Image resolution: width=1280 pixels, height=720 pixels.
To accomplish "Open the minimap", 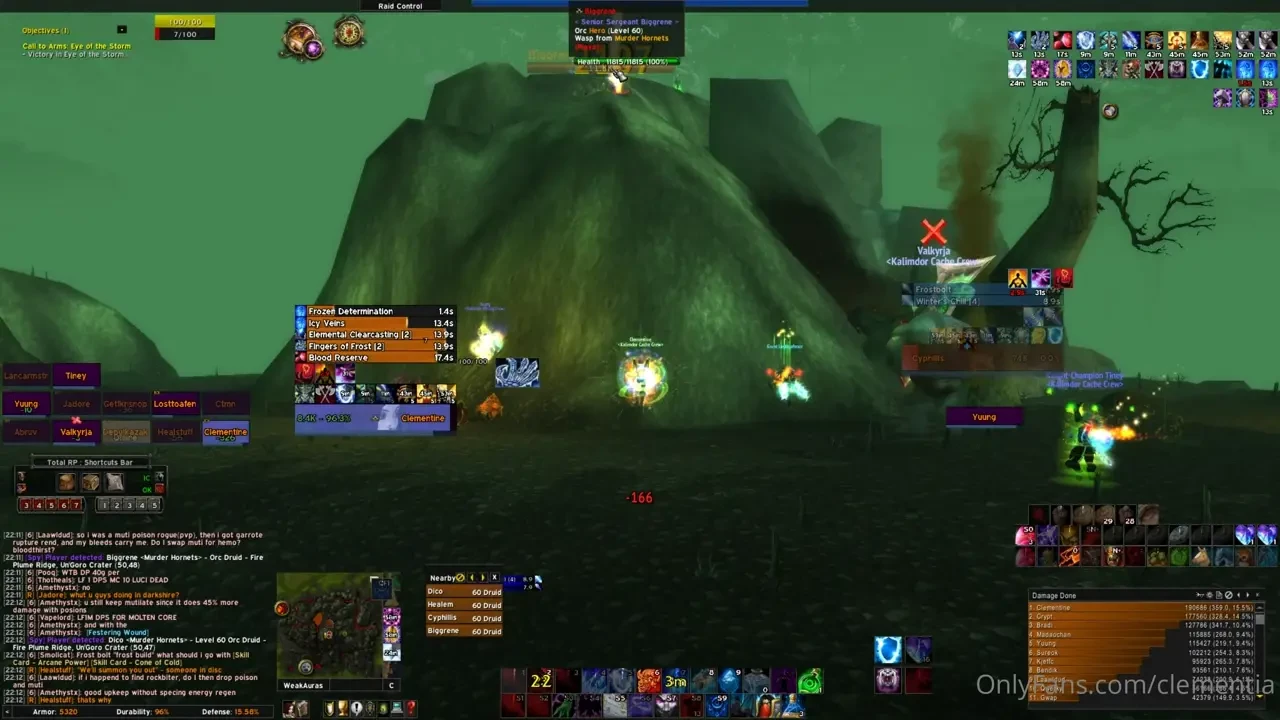I will (x=330, y=626).
